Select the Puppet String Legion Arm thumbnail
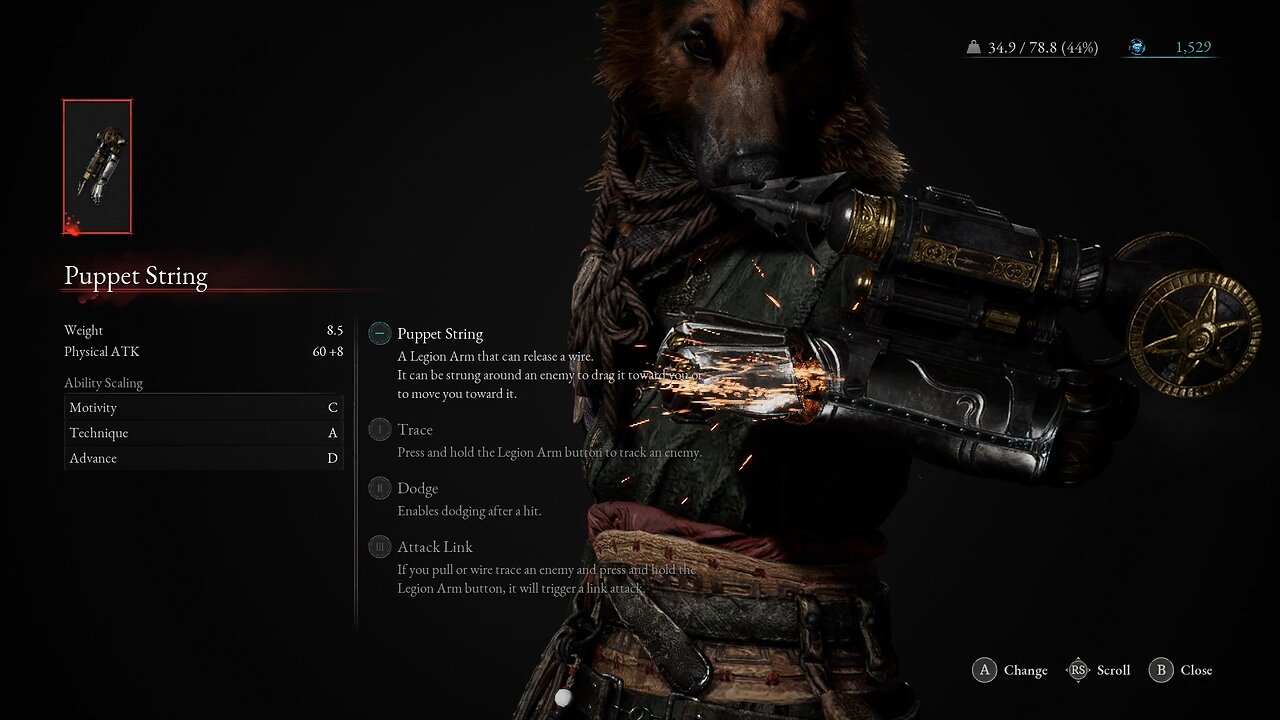1280x720 pixels. point(97,167)
